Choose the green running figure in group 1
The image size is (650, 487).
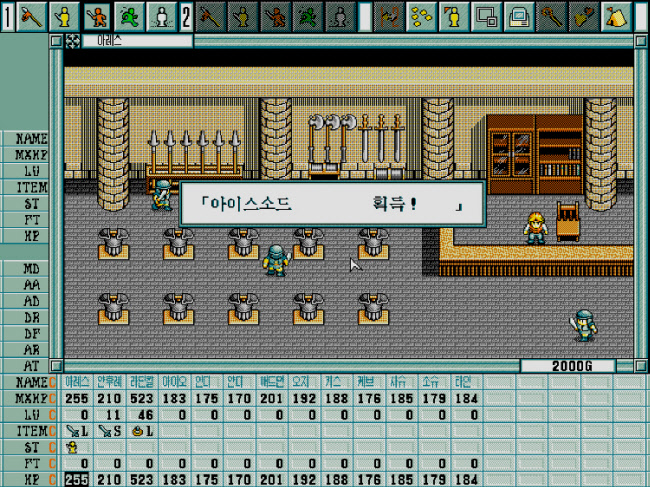(130, 15)
